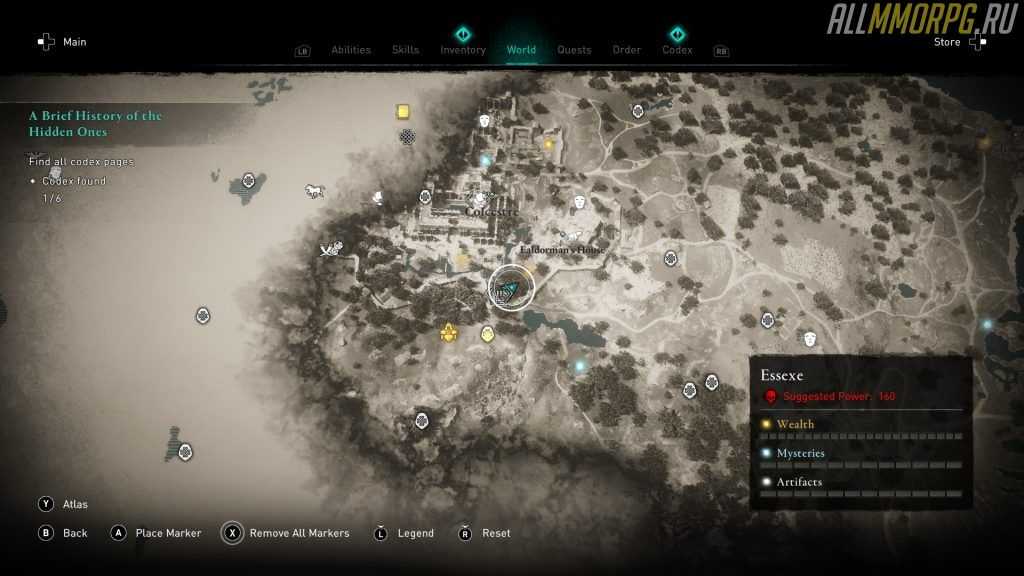The width and height of the screenshot is (1024, 576).
Task: Switch to the Quests tab
Action: point(574,50)
